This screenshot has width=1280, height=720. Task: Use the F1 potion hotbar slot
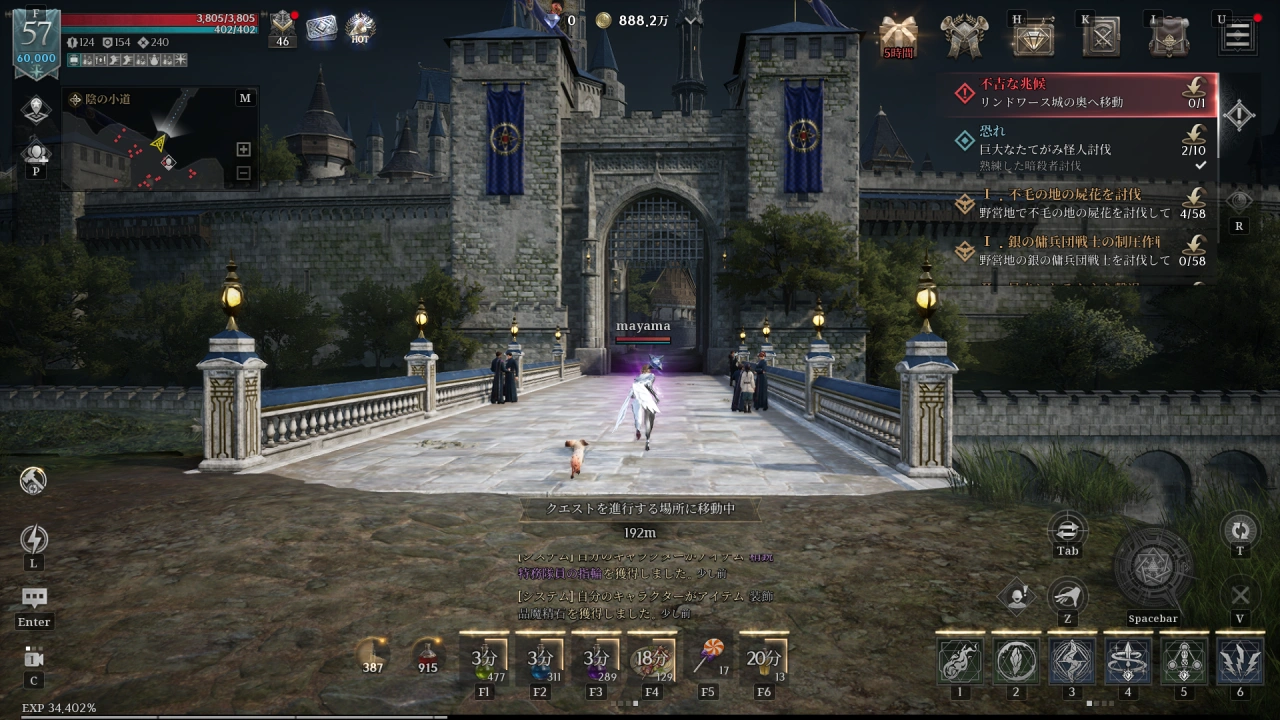click(484, 658)
